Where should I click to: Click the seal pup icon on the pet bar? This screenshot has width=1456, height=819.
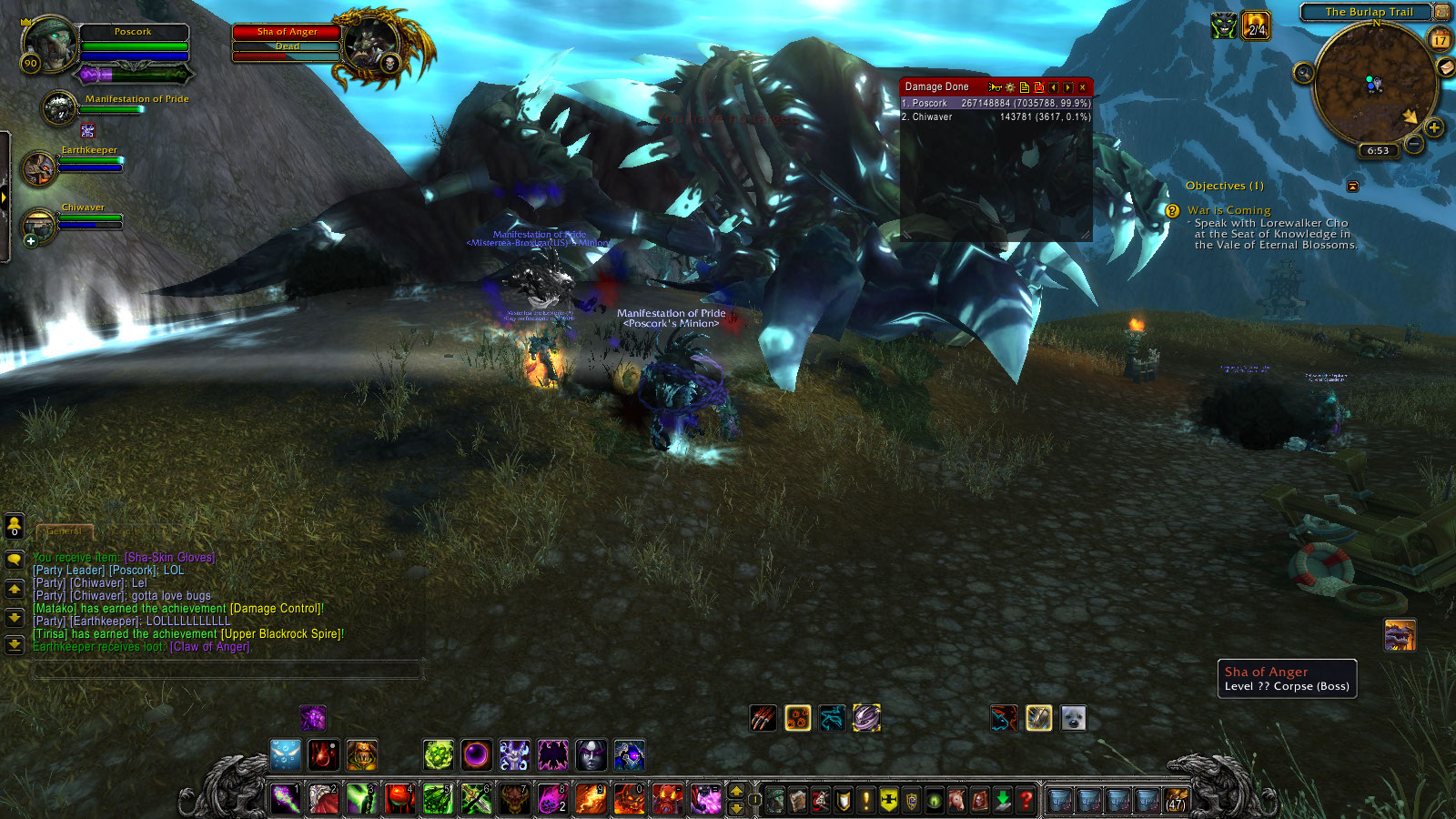[x=1075, y=718]
